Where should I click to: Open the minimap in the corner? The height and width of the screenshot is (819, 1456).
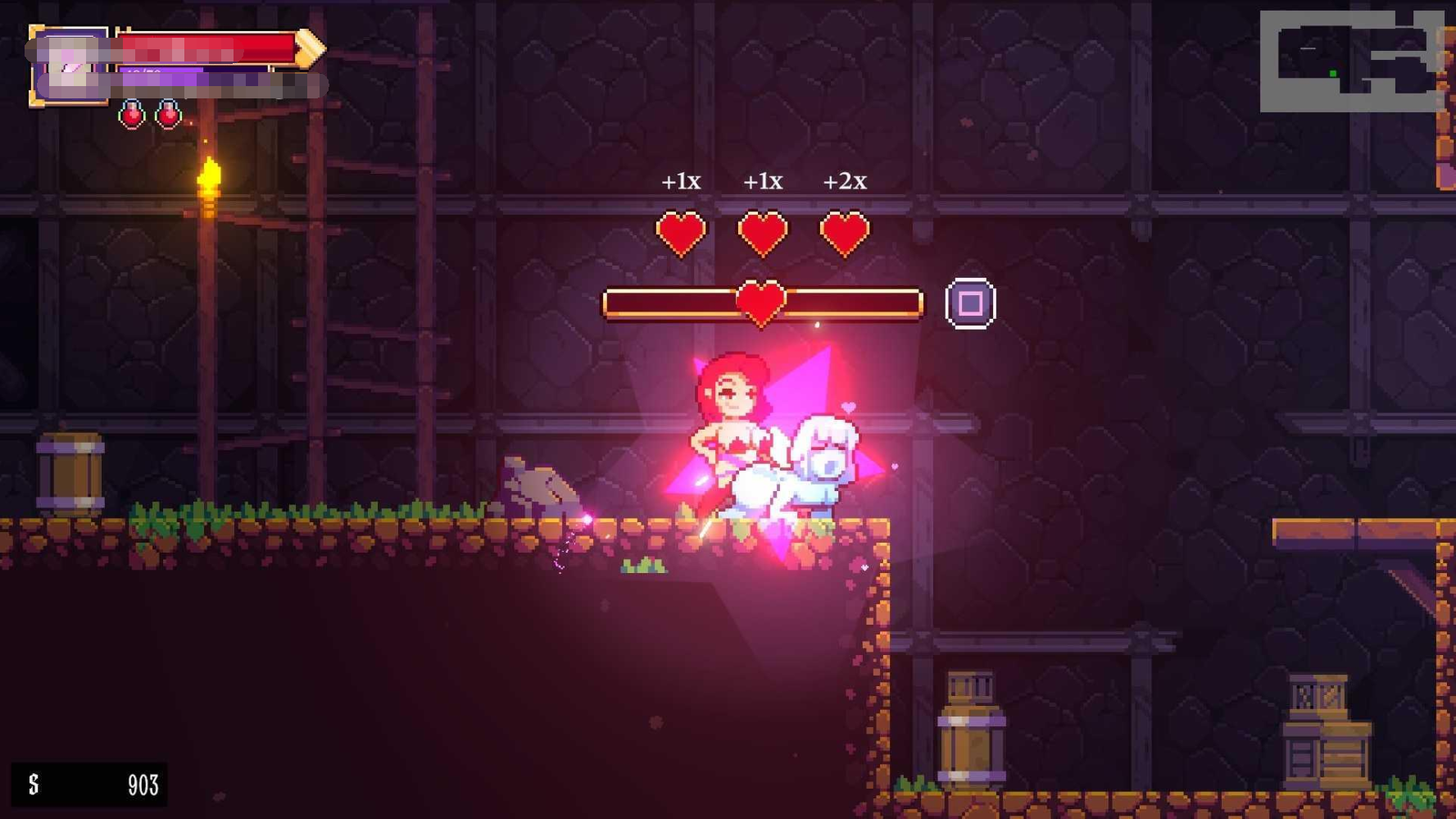click(x=1350, y=61)
